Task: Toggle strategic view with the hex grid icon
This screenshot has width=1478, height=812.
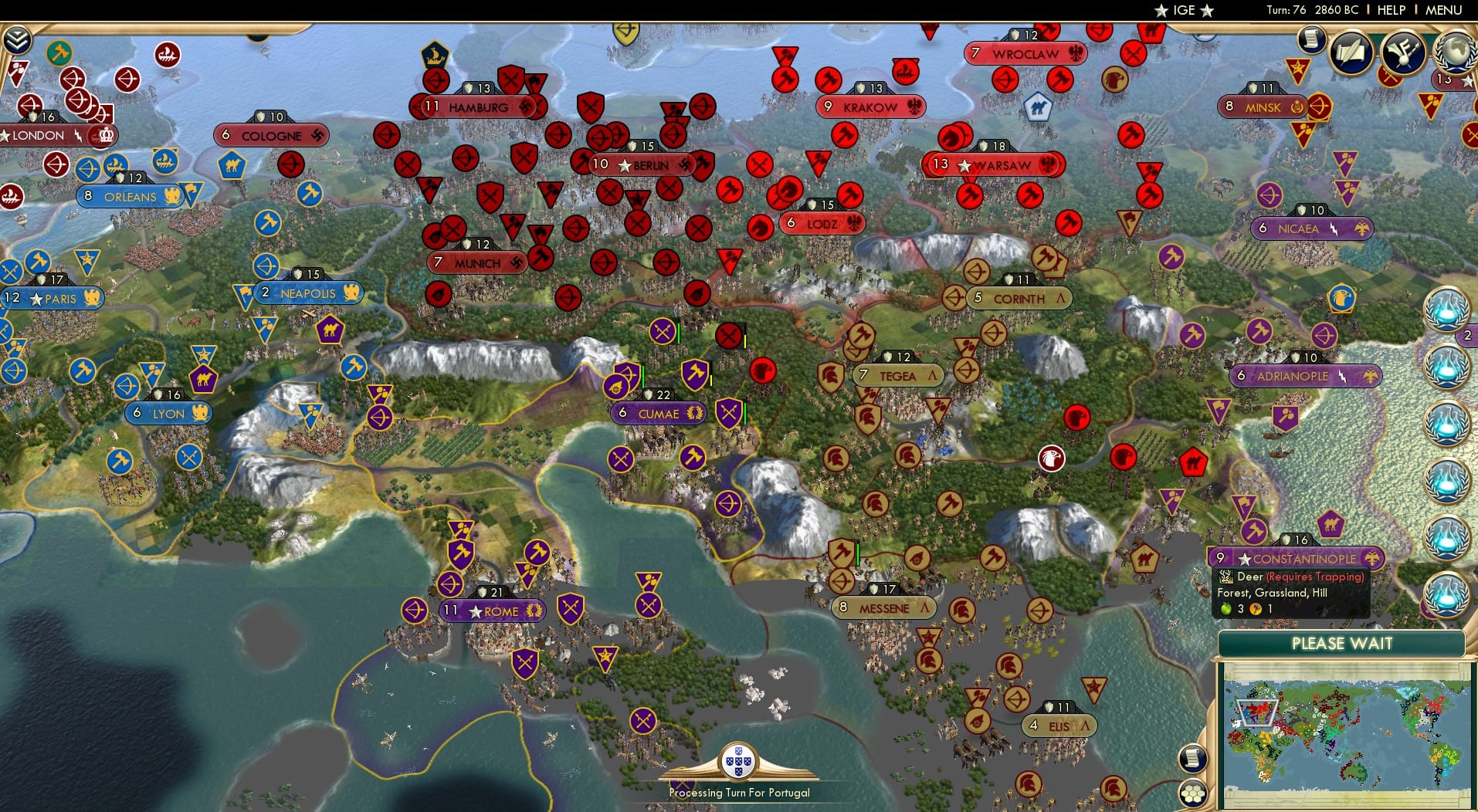Action: coord(1193,793)
